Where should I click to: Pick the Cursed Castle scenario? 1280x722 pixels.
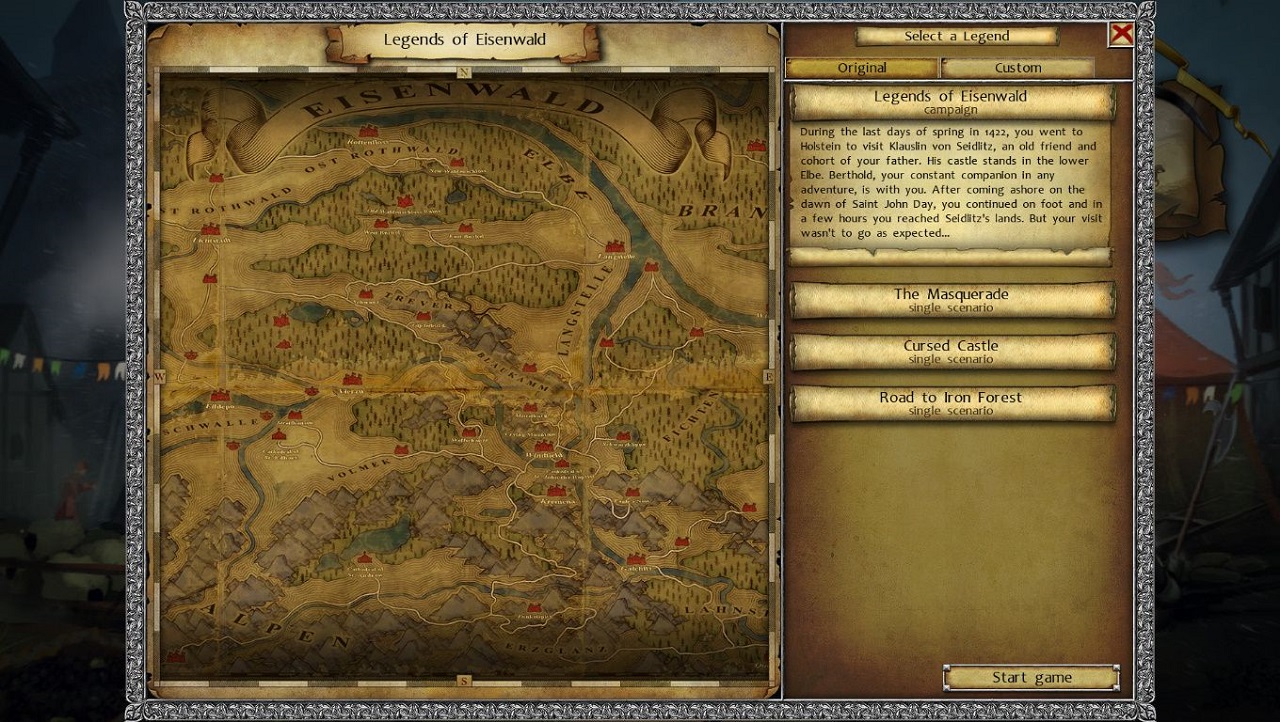click(951, 351)
